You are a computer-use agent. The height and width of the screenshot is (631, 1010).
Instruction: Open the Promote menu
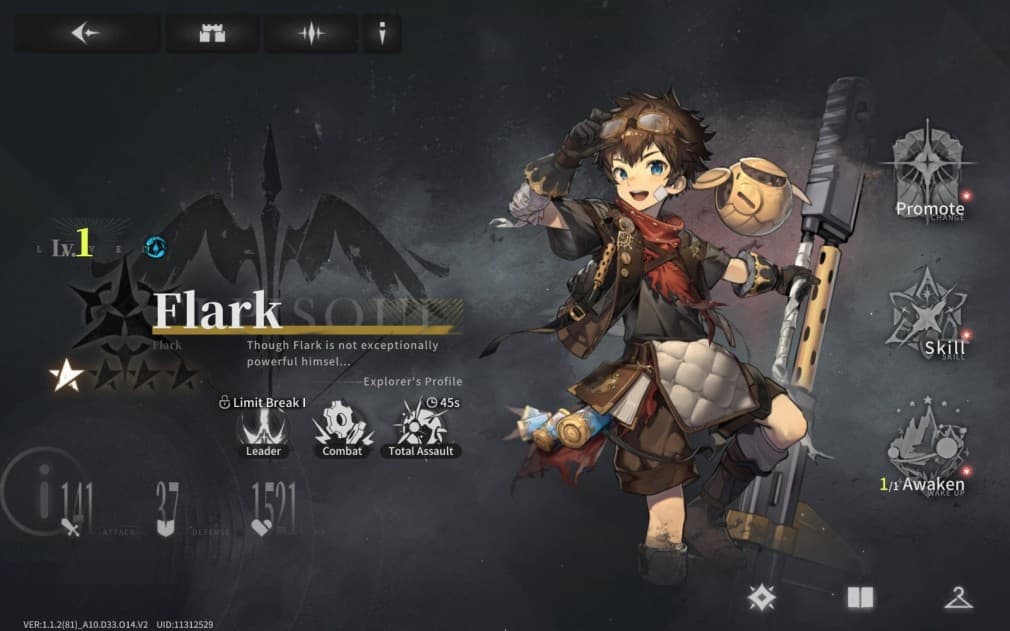point(930,176)
